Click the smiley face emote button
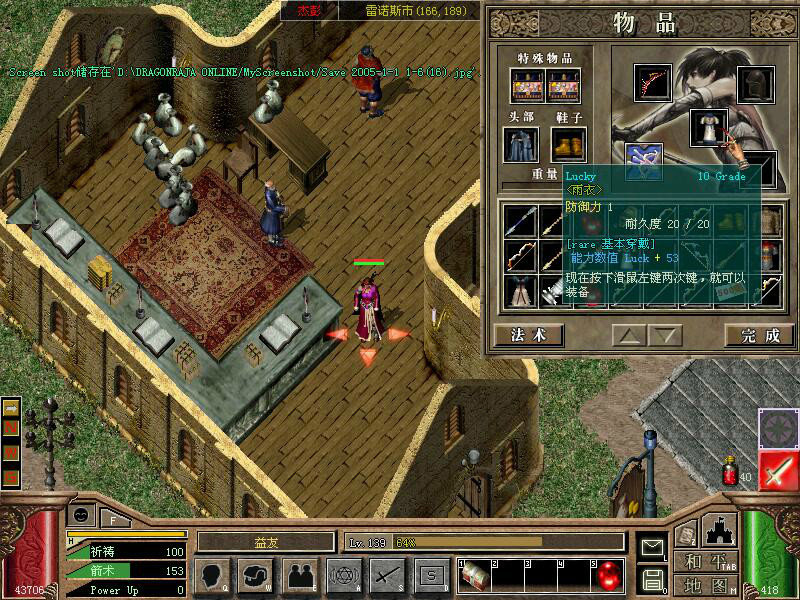Screen dimensions: 800x600 coord(83,516)
